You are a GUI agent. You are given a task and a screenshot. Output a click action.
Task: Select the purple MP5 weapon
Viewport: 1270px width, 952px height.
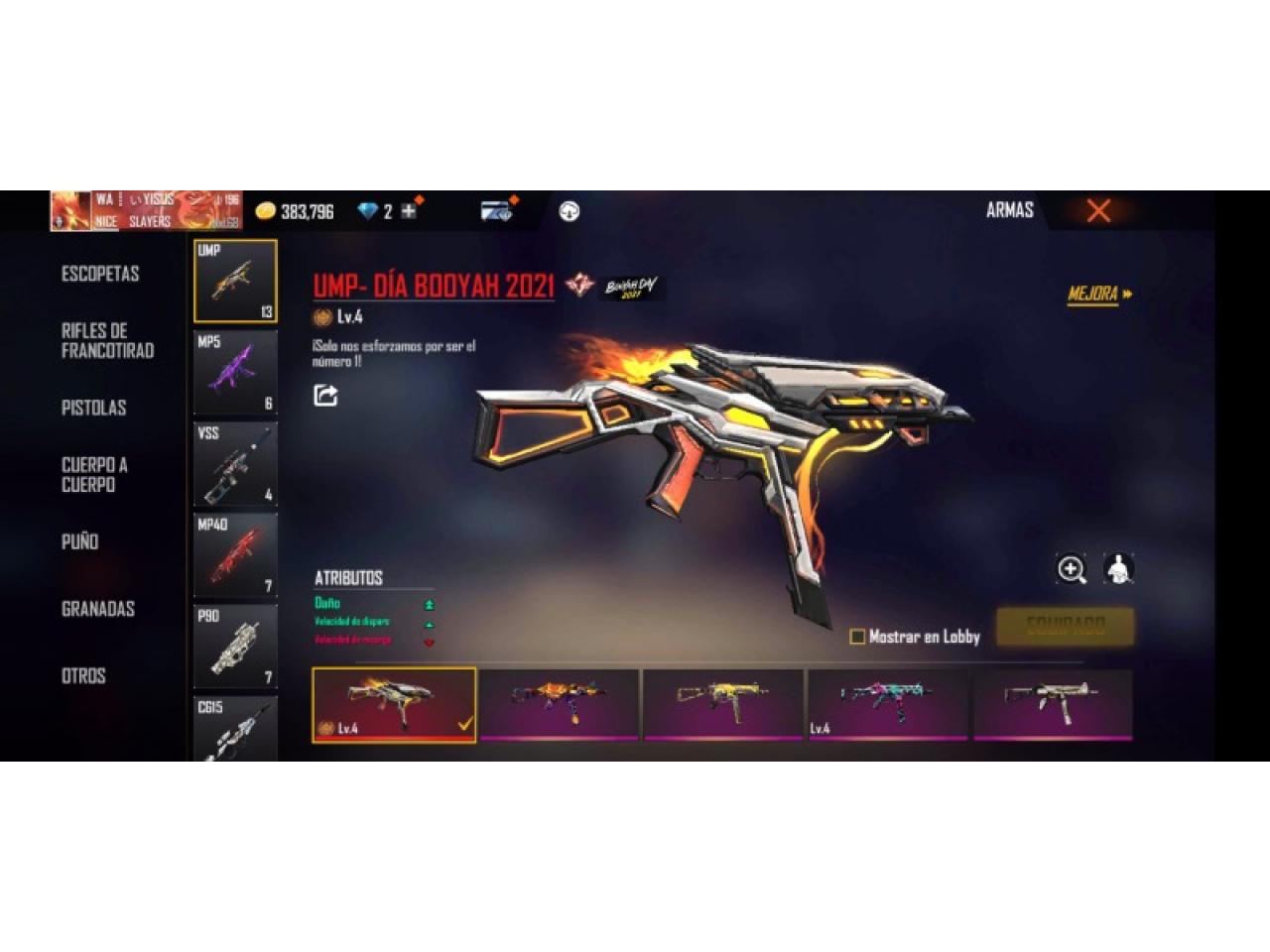click(x=235, y=372)
